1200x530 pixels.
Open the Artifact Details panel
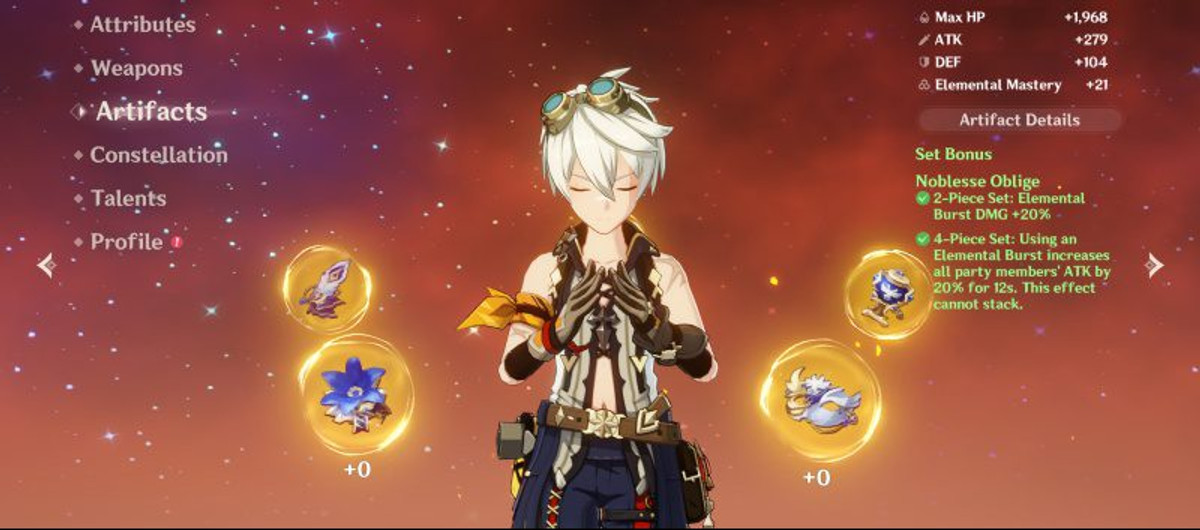point(1019,120)
